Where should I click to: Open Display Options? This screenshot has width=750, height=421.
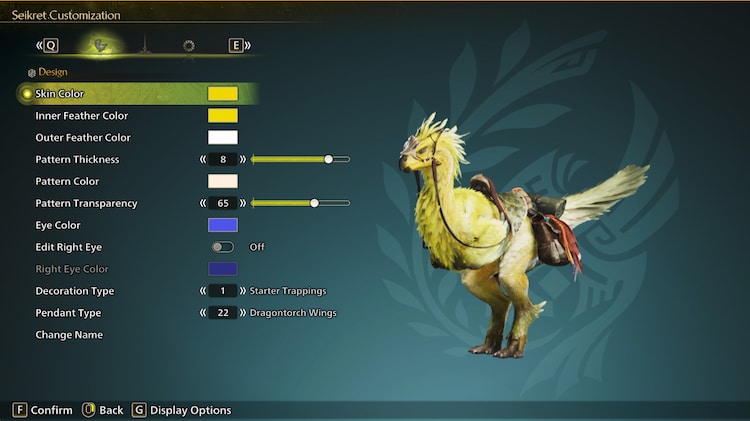click(x=181, y=410)
